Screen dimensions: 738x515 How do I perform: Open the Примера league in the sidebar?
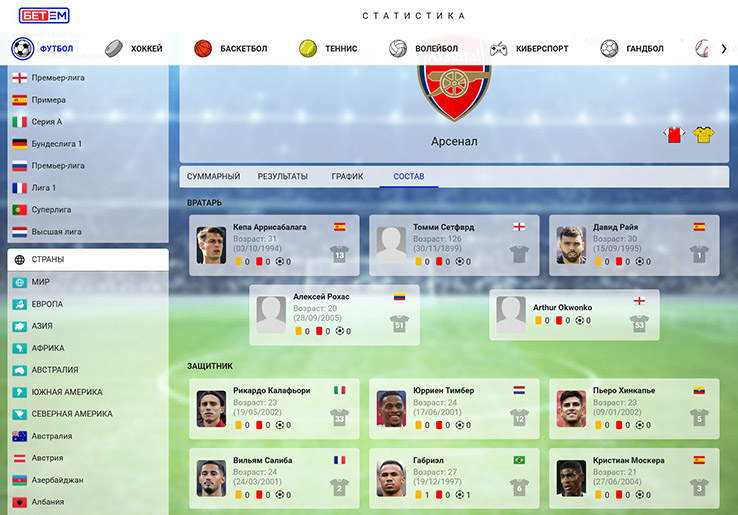[x=48, y=100]
